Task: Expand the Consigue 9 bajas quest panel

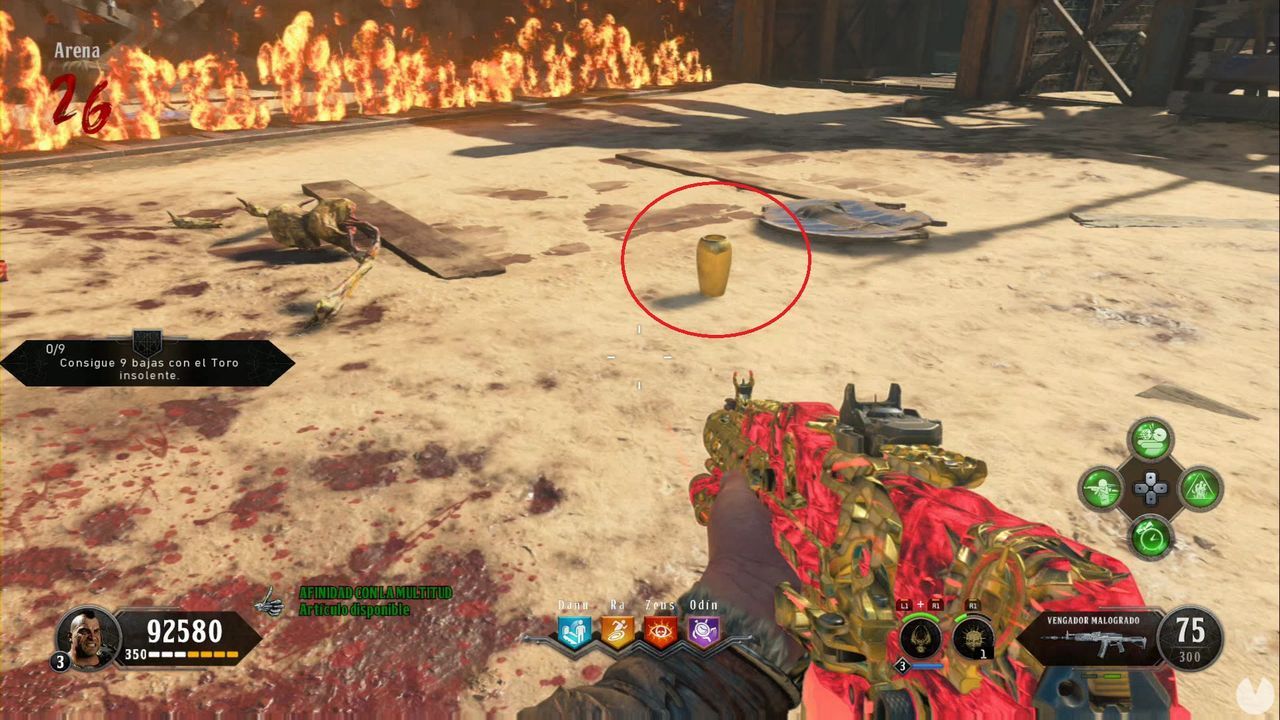Action: 150,362
